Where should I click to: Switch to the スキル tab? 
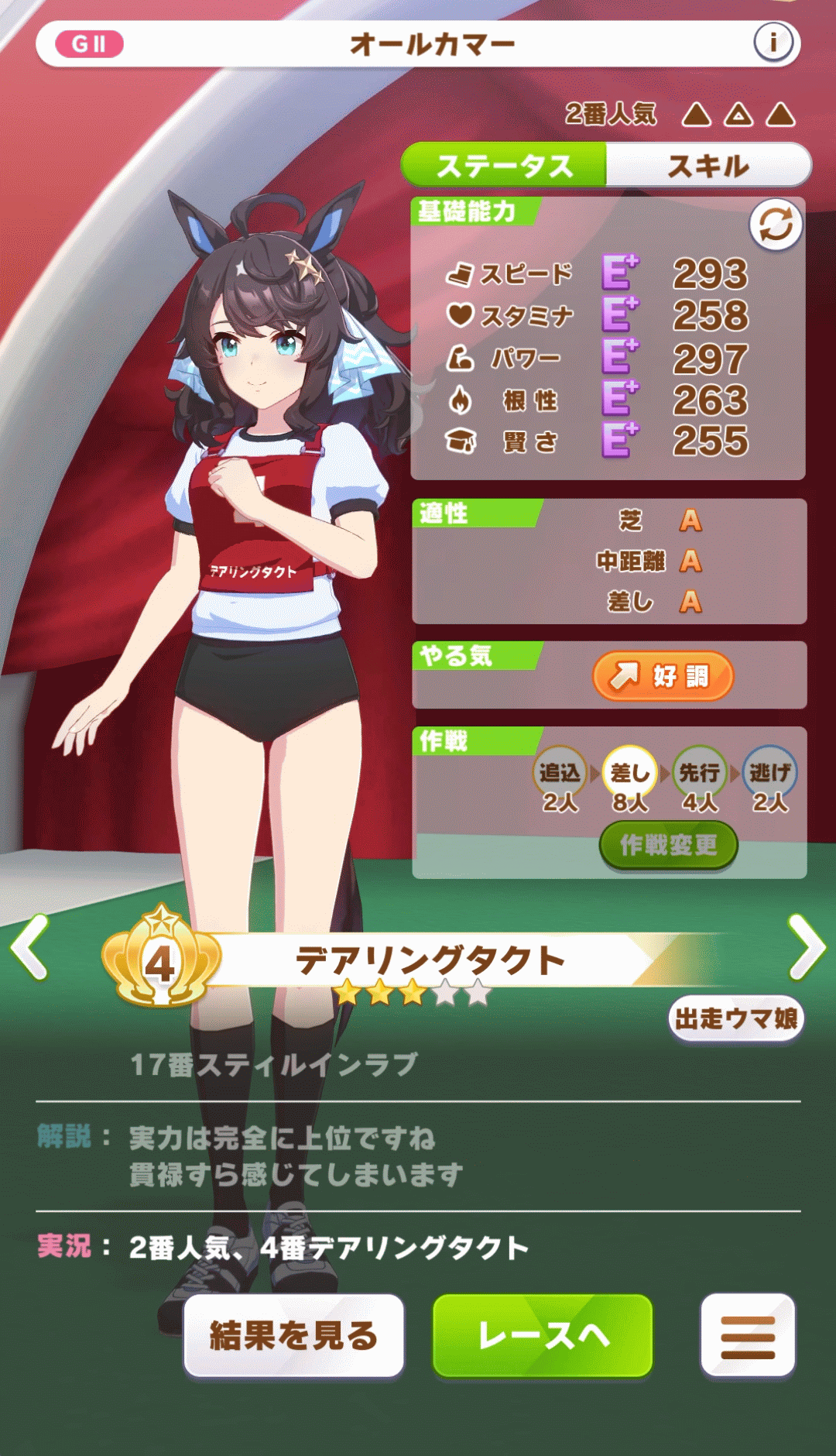[708, 166]
